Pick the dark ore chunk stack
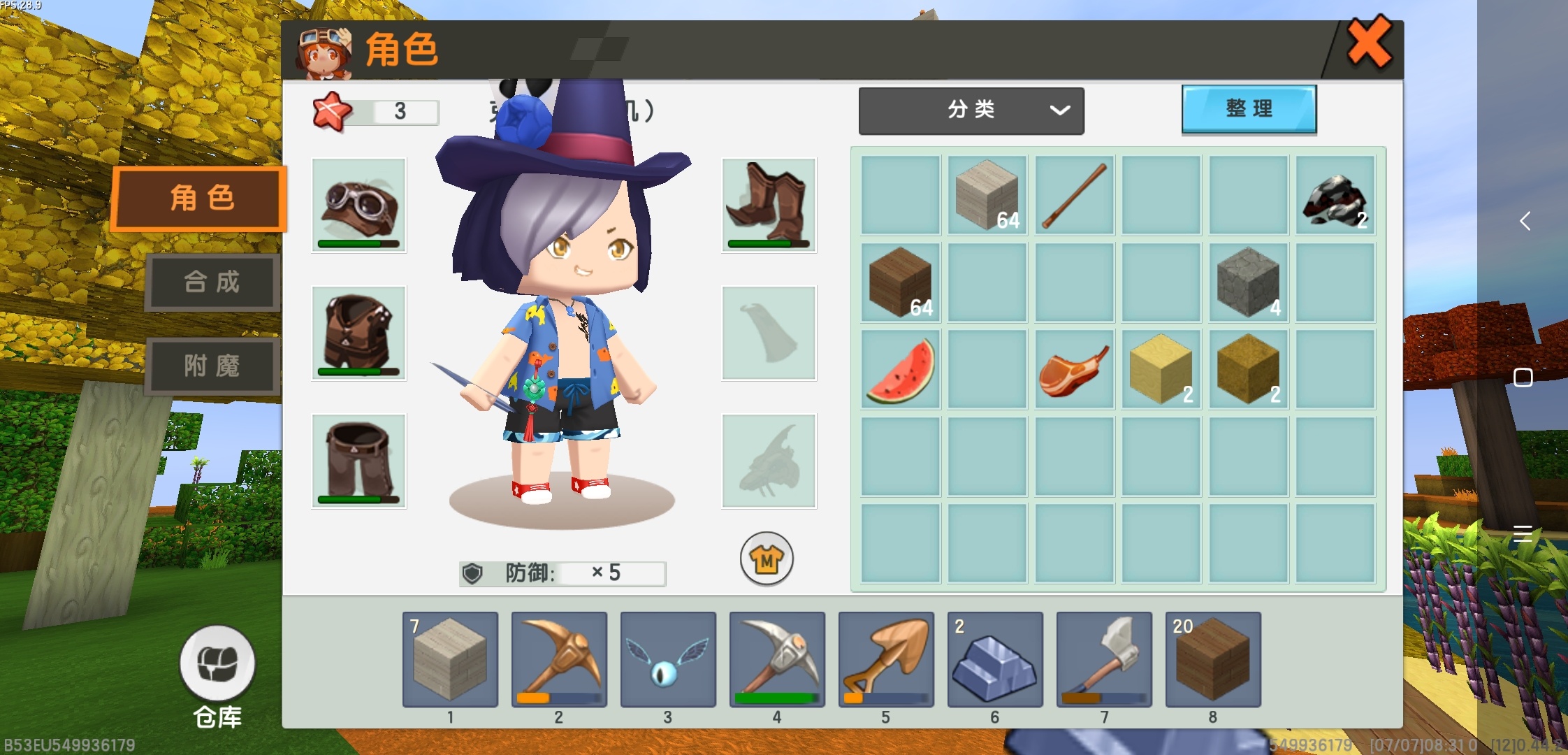 point(1335,196)
